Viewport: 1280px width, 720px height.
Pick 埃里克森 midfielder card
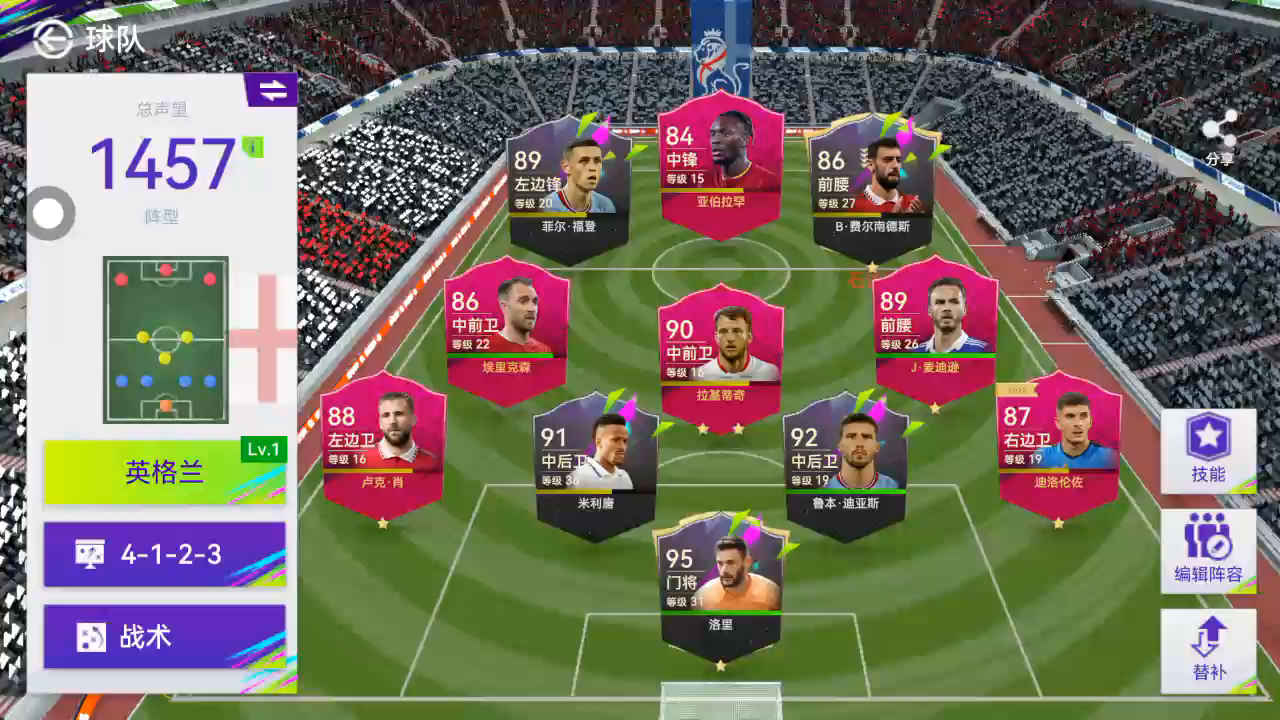507,330
